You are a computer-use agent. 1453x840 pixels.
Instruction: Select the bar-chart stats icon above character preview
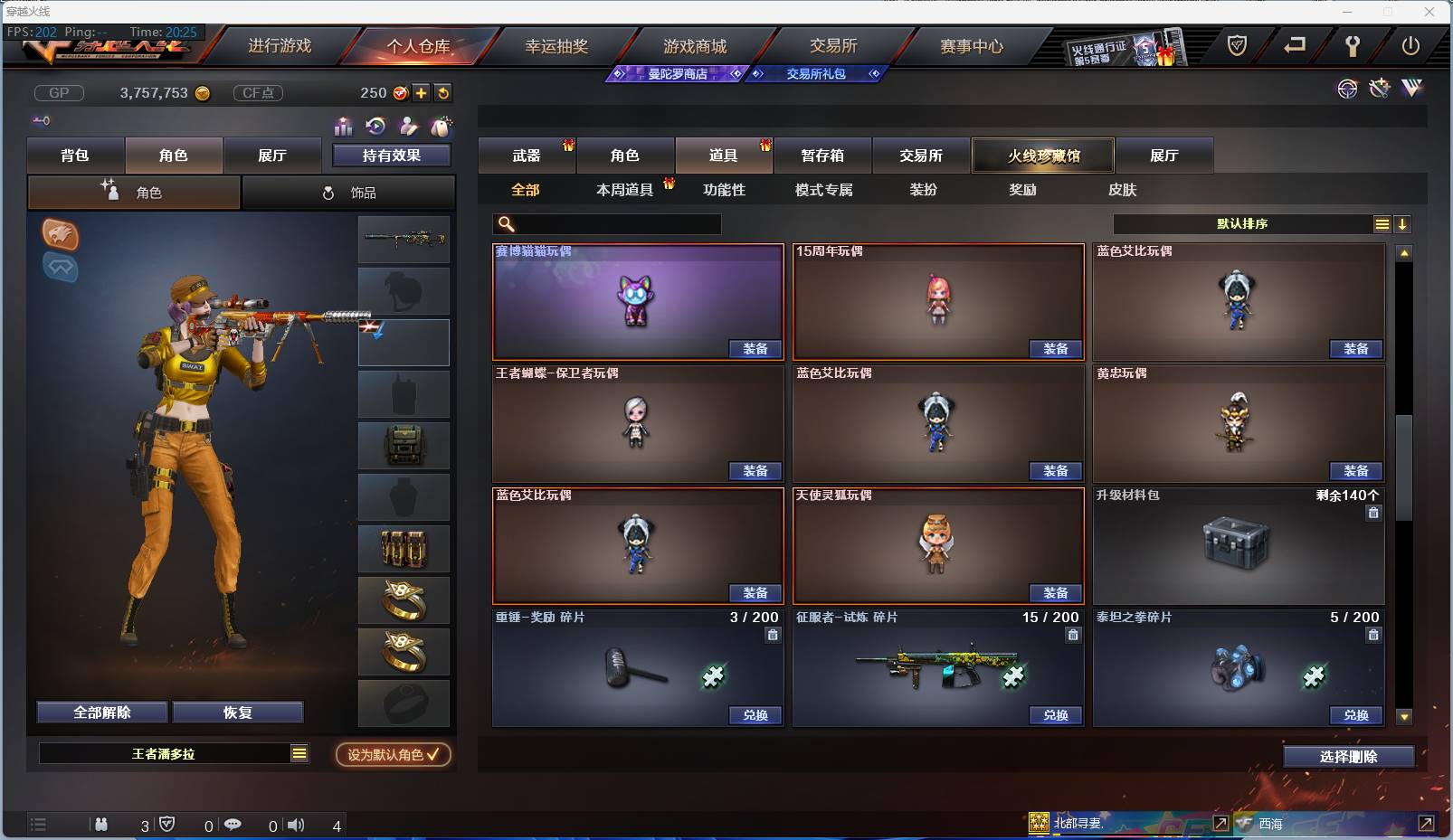[343, 127]
